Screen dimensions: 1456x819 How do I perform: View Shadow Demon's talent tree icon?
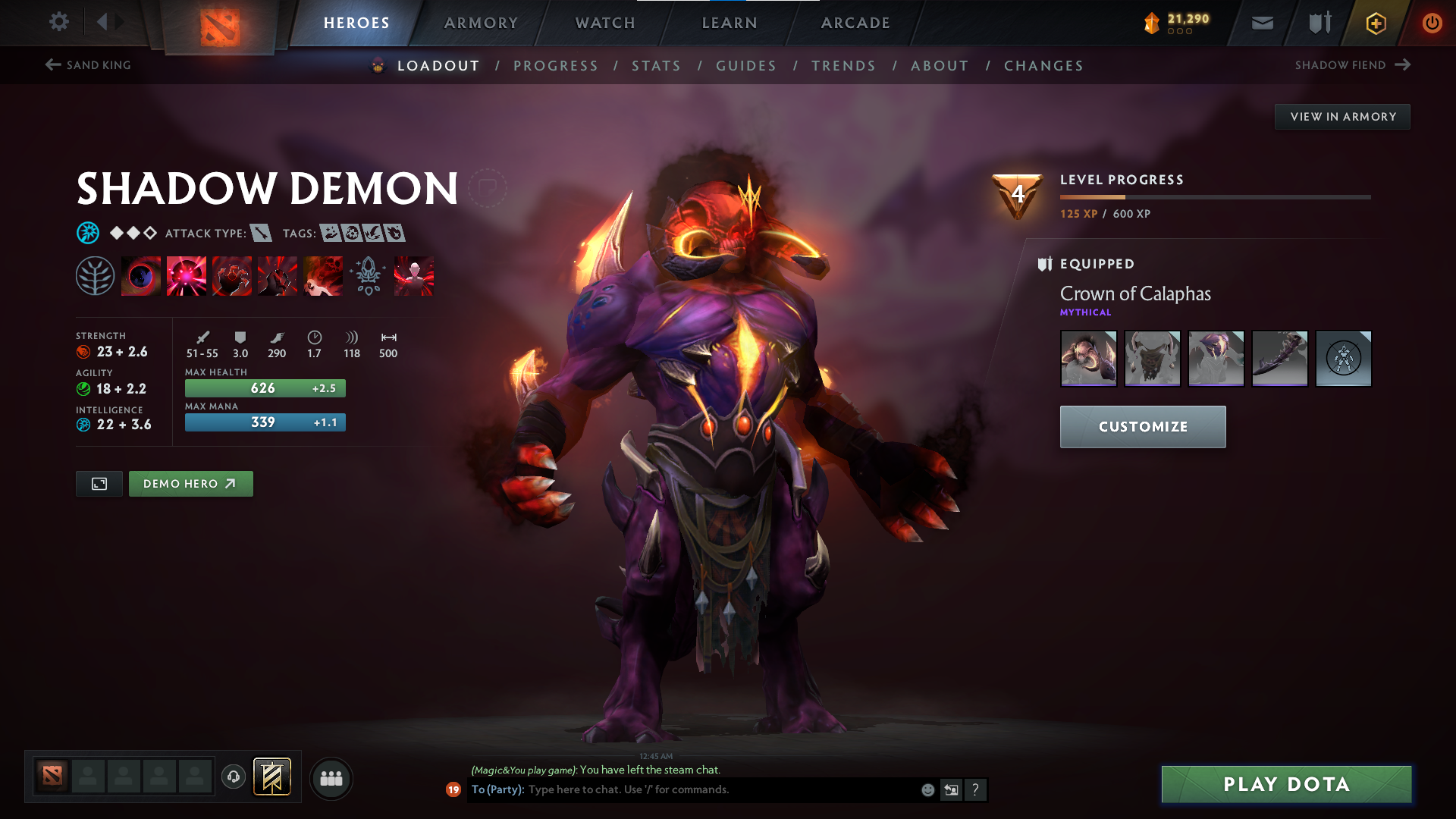pos(94,275)
